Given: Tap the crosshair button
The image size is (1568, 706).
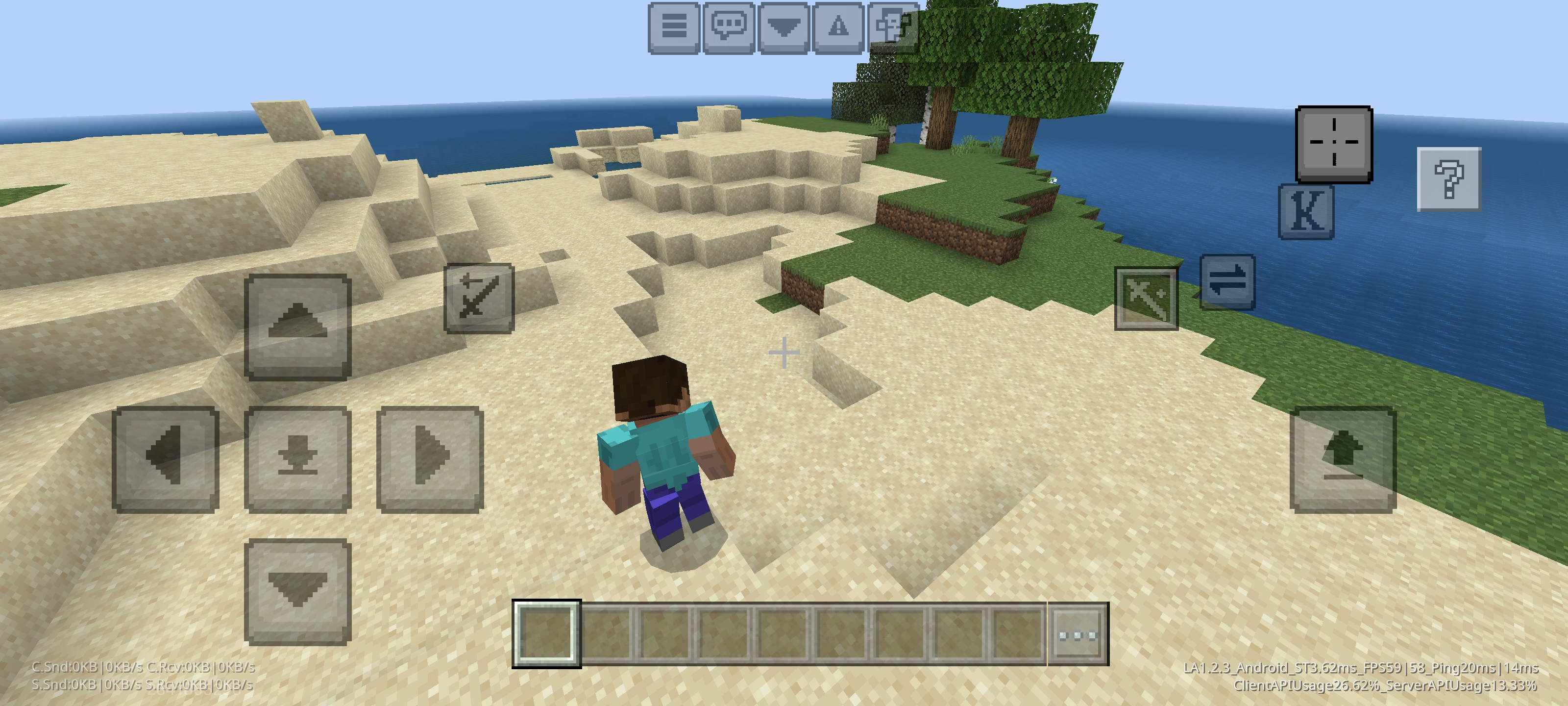Looking at the screenshot, I should click(1334, 144).
